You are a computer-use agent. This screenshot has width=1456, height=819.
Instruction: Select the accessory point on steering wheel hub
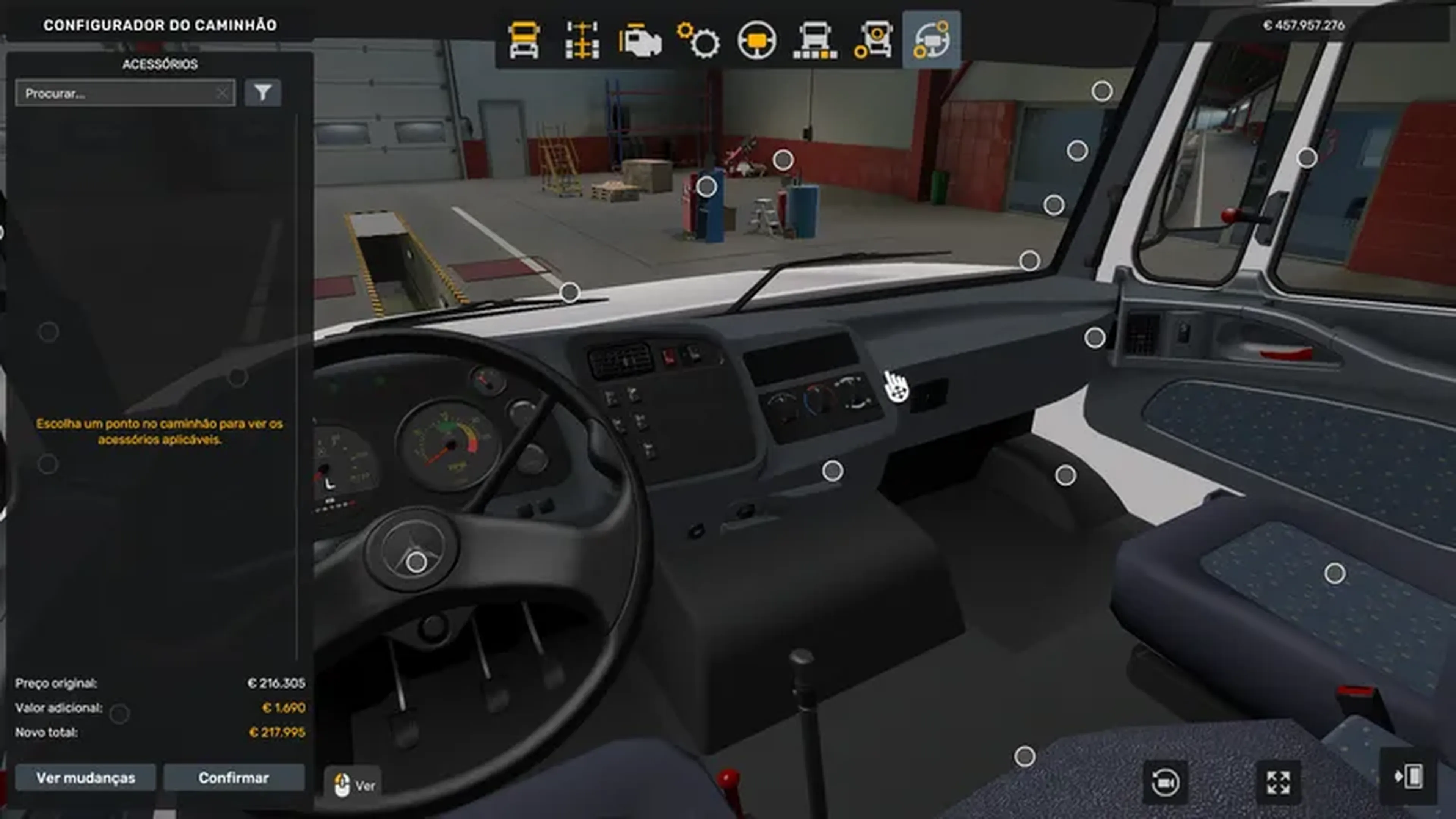[417, 562]
